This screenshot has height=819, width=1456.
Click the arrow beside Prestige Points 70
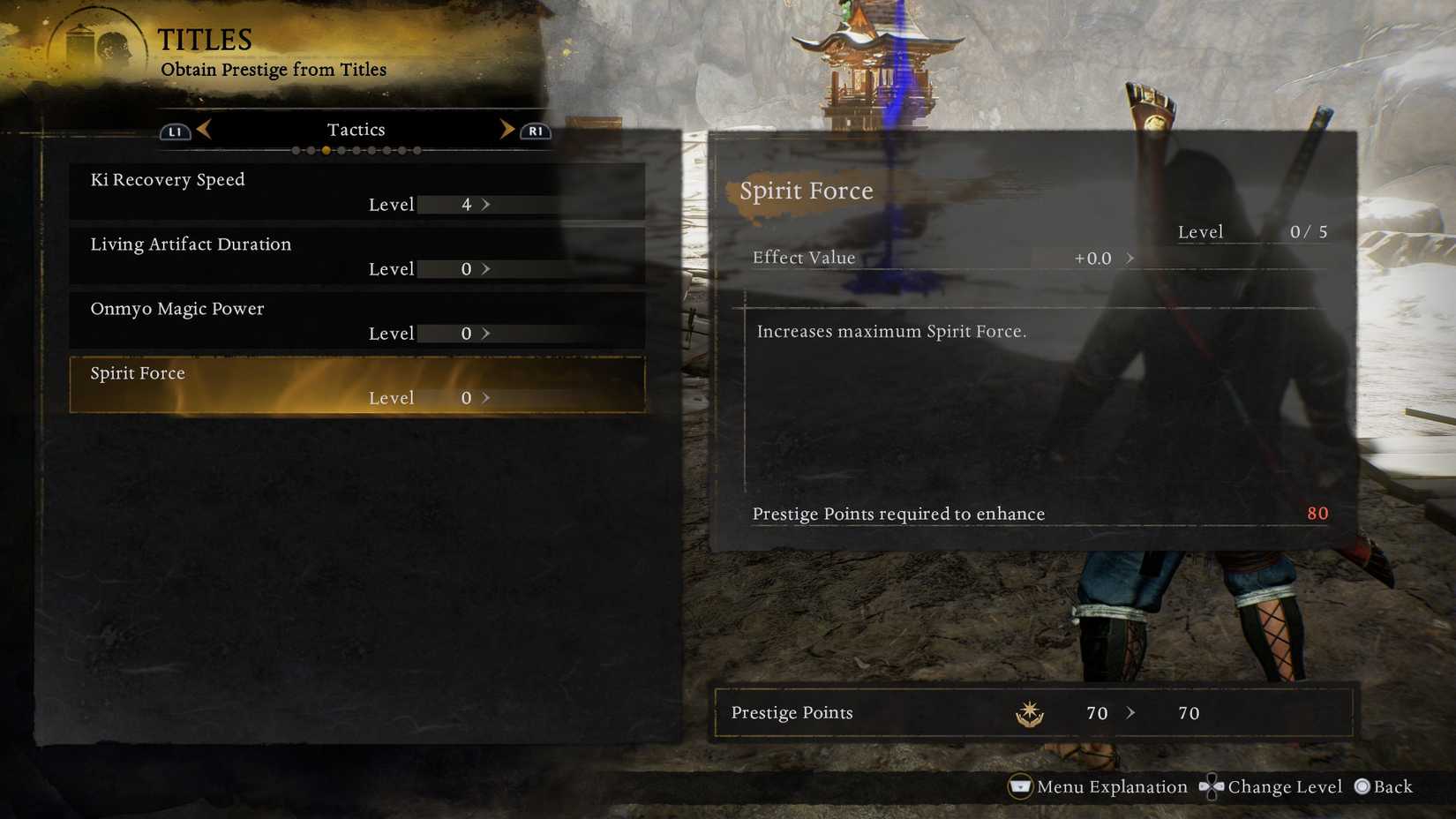pos(1132,713)
